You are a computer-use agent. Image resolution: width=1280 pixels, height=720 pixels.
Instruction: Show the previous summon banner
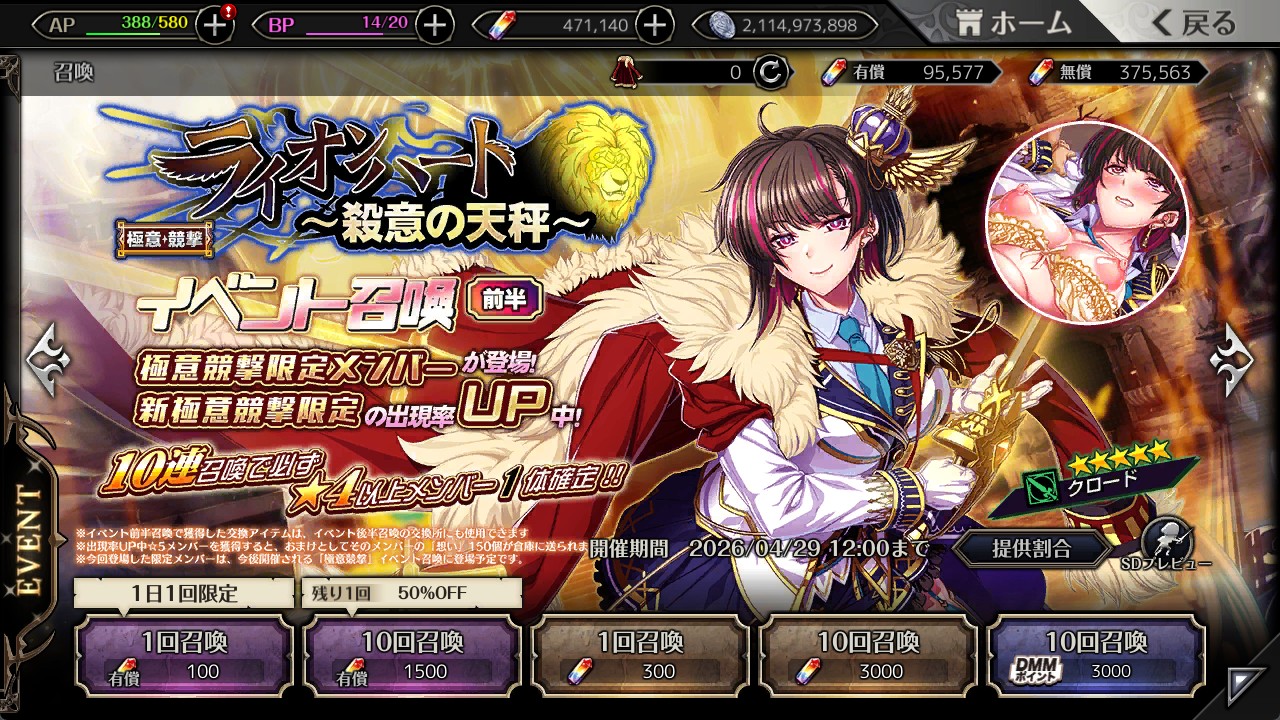[46, 358]
